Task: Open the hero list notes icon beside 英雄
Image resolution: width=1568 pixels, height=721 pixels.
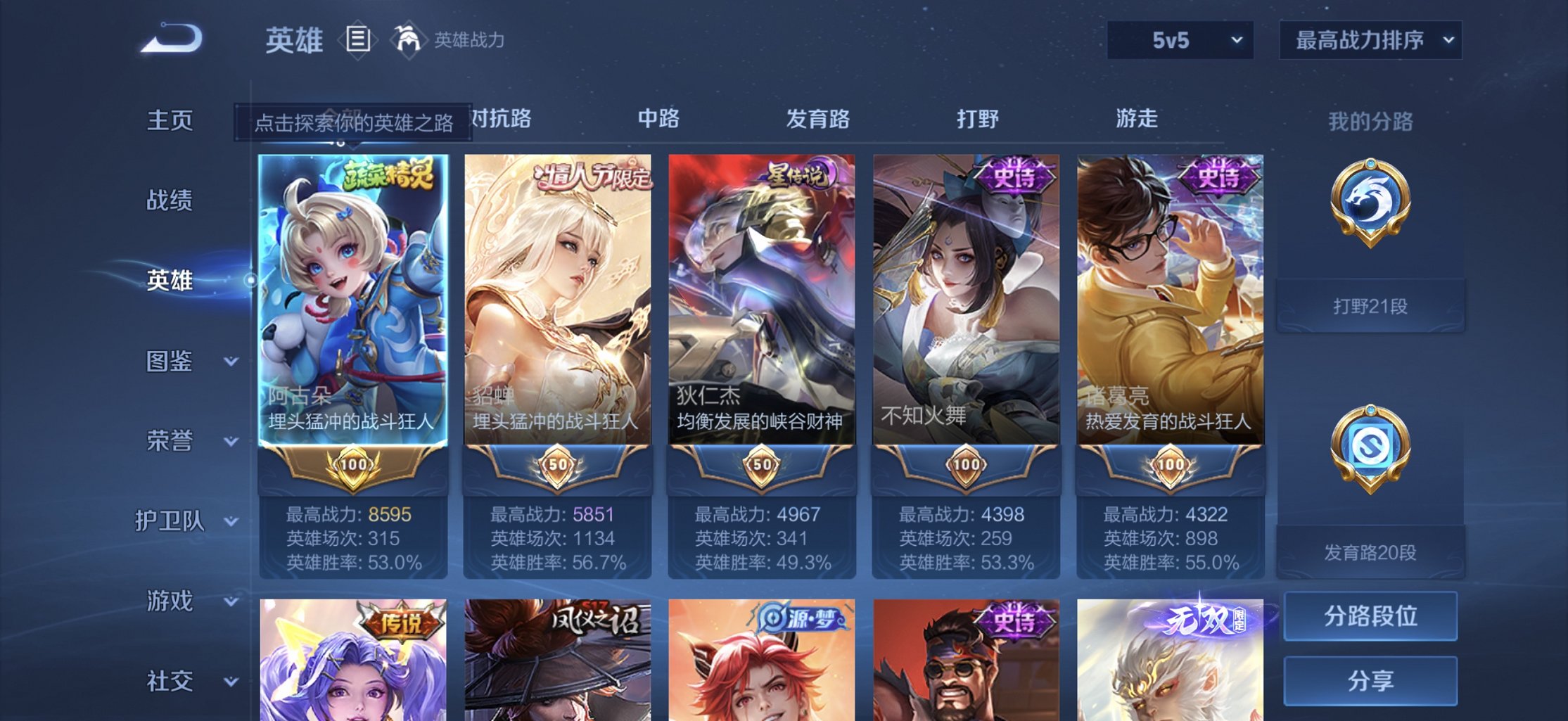Action: point(358,39)
